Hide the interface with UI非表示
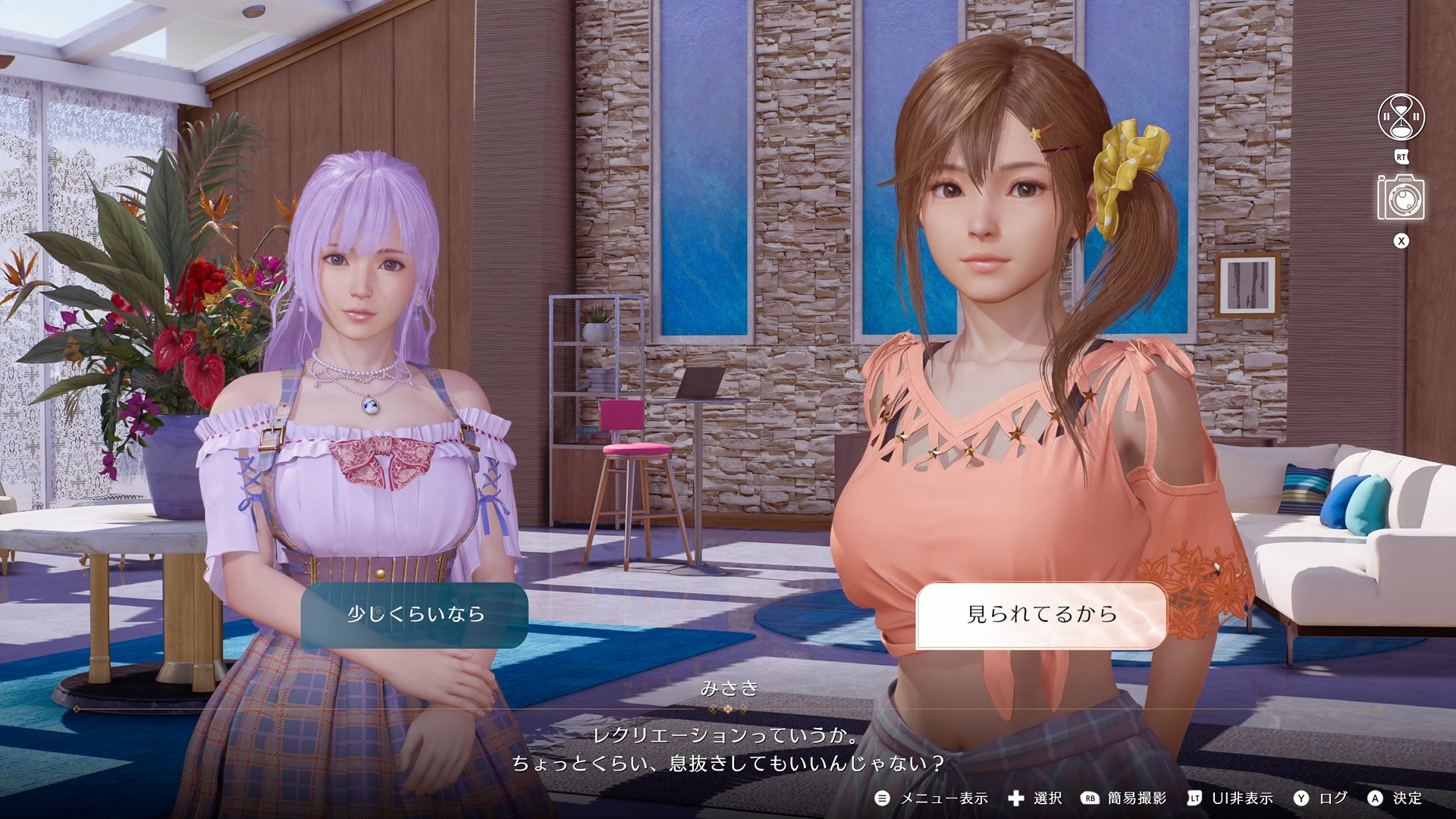Viewport: 1456px width, 819px height. pos(1230,798)
